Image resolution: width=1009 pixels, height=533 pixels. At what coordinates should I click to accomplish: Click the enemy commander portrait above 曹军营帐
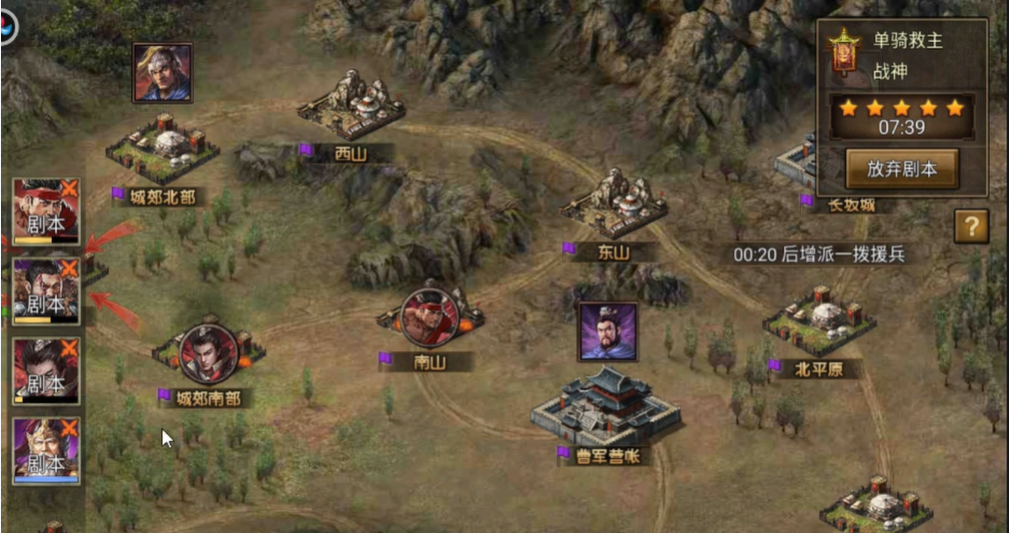[607, 331]
